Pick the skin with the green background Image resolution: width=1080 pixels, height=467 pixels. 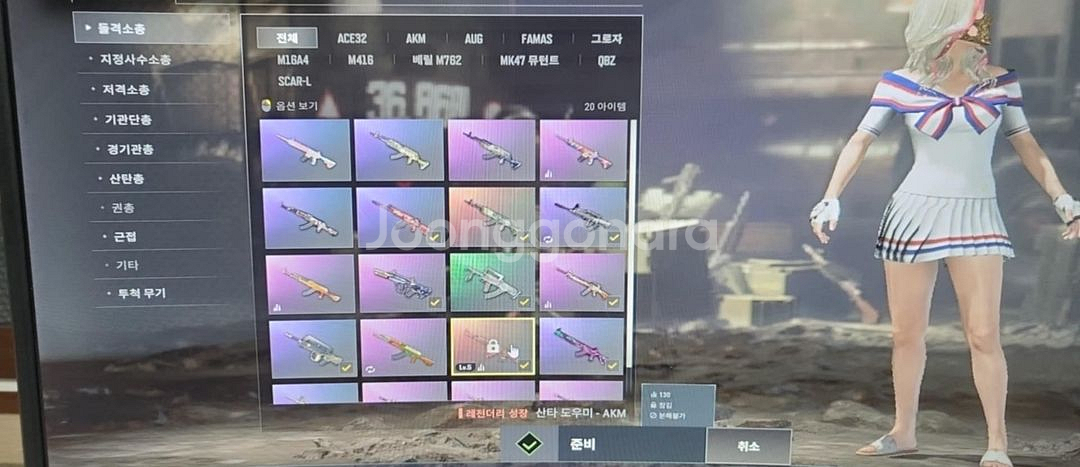tap(493, 282)
